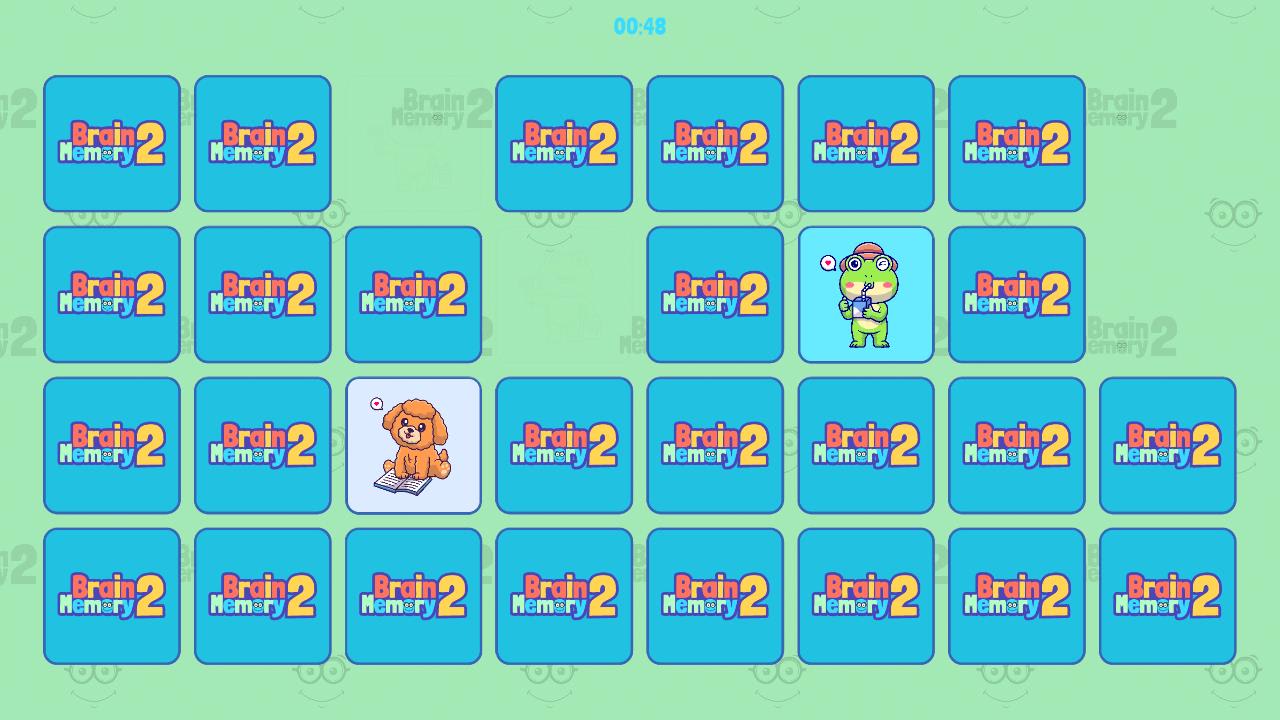
Task: Select the revealed poodle dog card
Action: click(414, 443)
